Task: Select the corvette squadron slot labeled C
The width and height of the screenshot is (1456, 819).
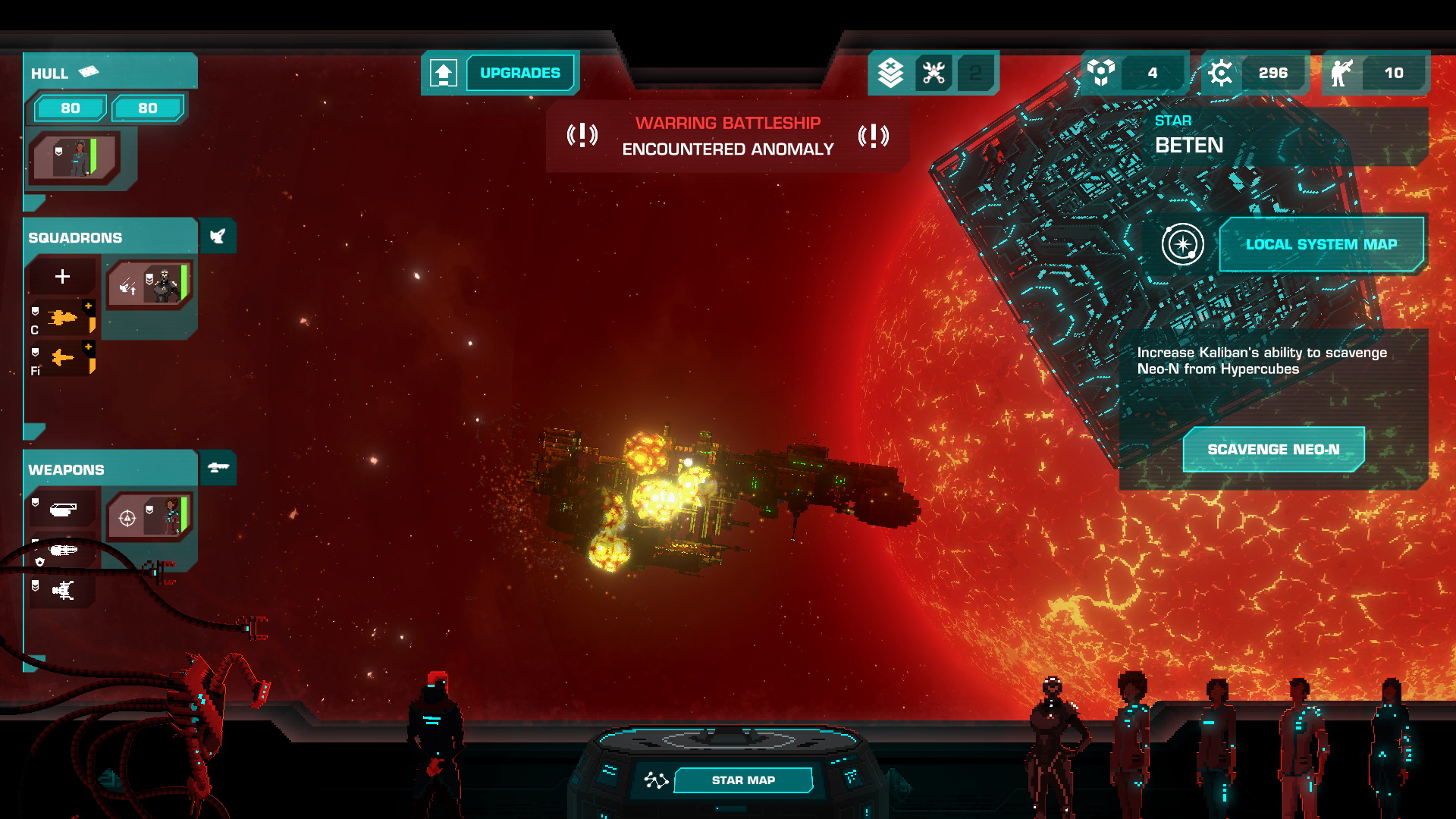Action: pos(63,318)
